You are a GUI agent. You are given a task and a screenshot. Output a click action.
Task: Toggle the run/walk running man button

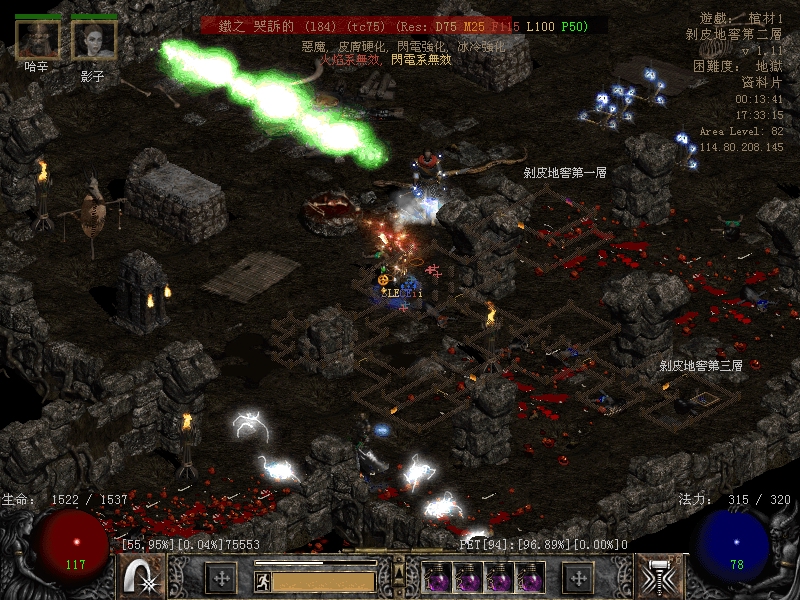pyautogui.click(x=262, y=580)
